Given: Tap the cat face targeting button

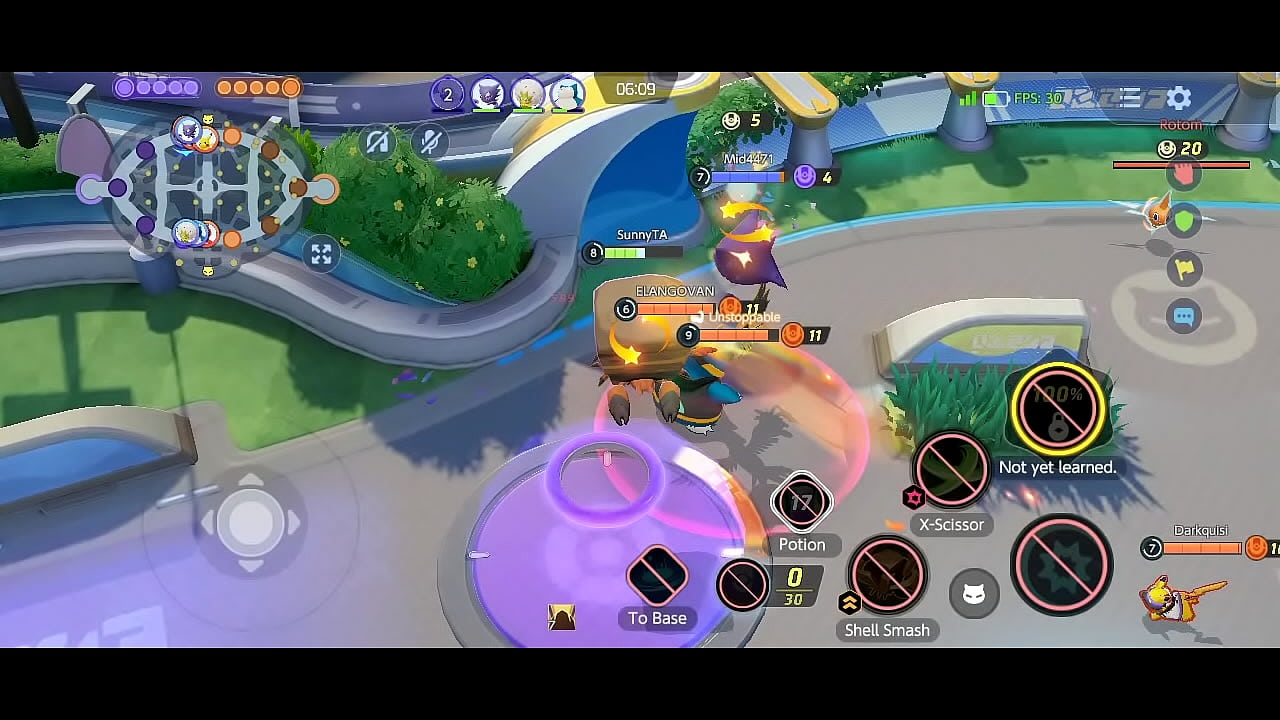Looking at the screenshot, I should (x=973, y=595).
